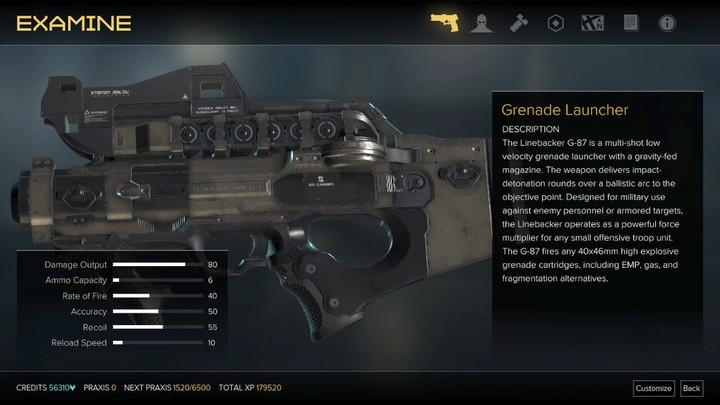
Task: Switch to the bolt crafting tab
Action: (517, 22)
